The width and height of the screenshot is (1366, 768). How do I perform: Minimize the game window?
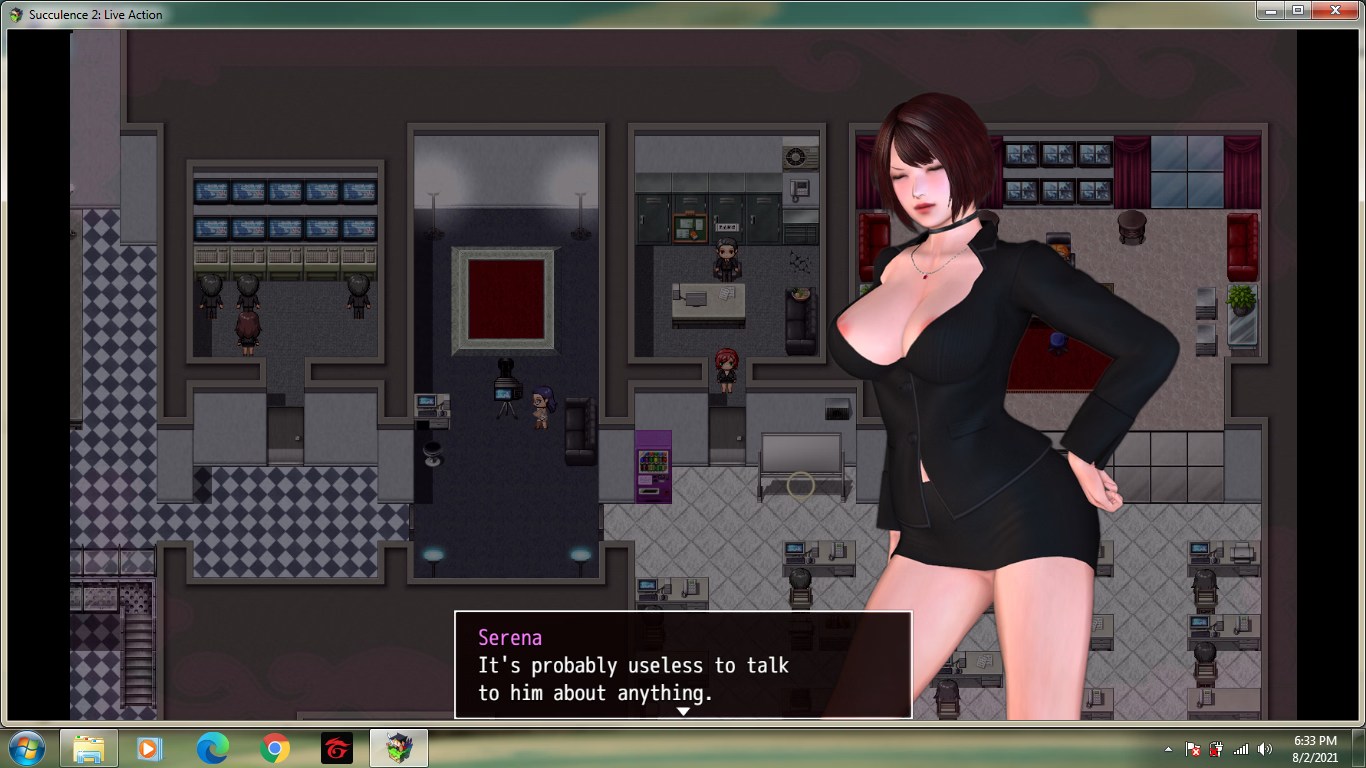[1271, 10]
